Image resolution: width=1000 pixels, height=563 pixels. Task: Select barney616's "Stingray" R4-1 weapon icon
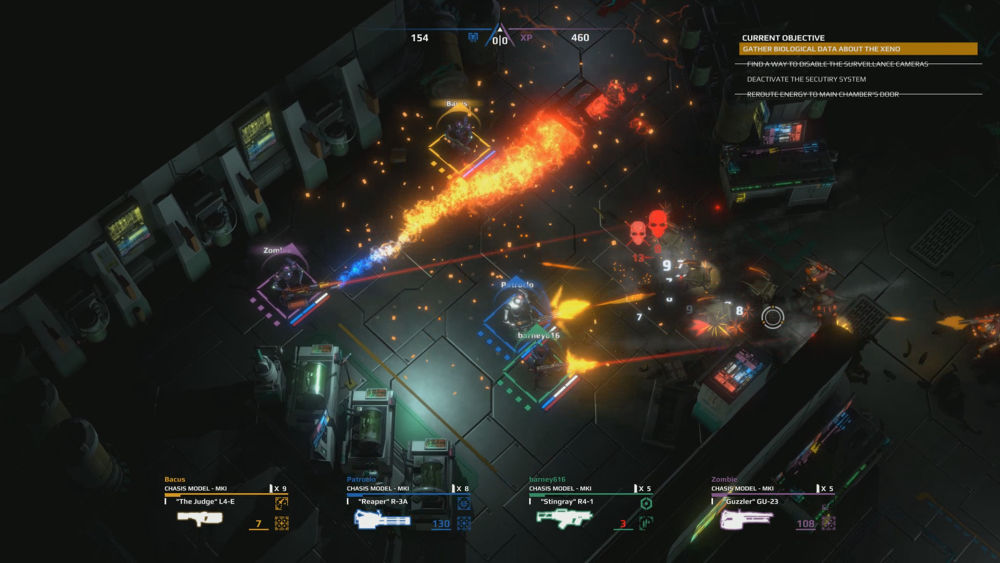[564, 518]
